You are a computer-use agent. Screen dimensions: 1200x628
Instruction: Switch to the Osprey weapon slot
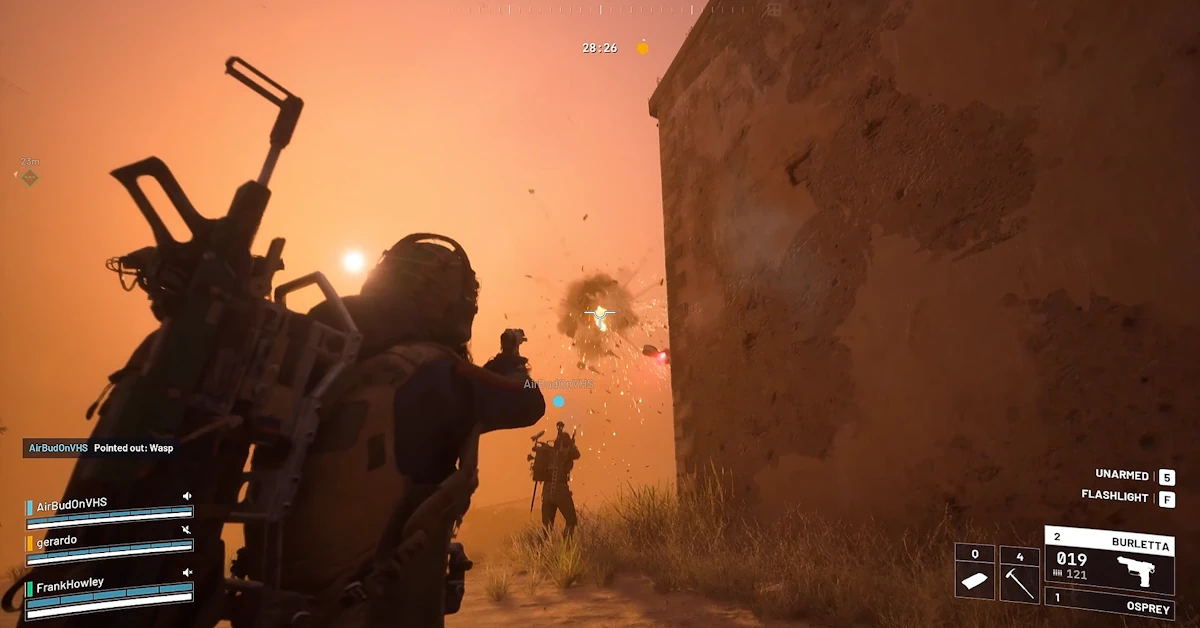(x=1109, y=603)
